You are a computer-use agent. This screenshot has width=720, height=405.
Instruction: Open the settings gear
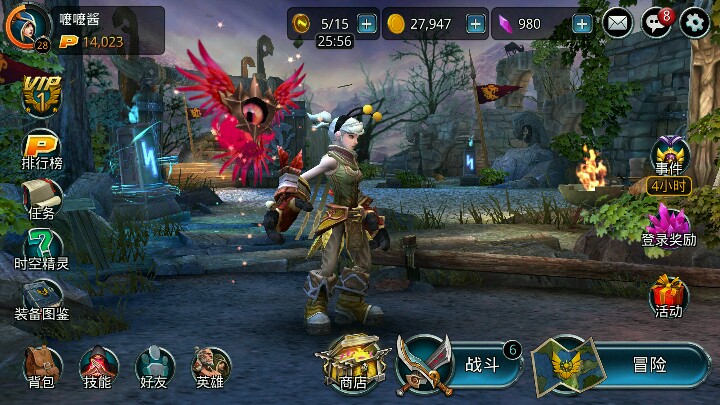(694, 22)
